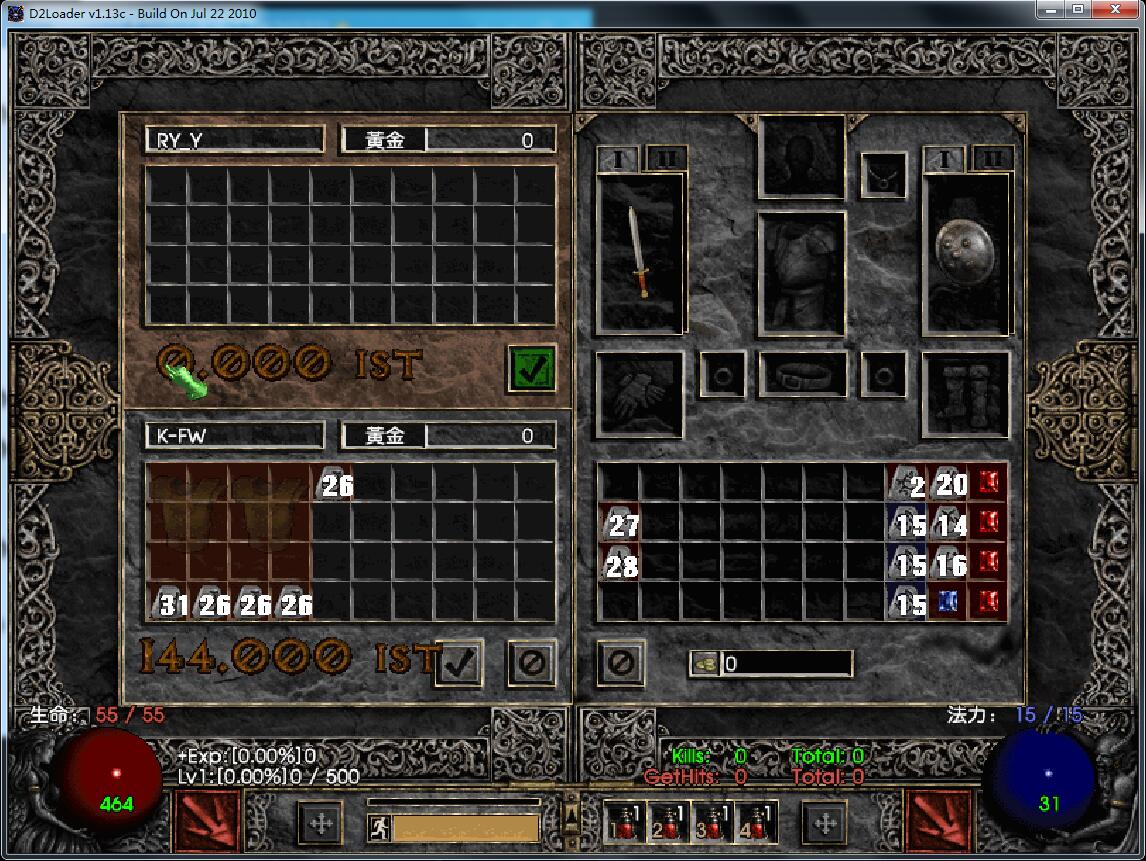Pick up the rune numbered 27
This screenshot has width=1146, height=861.
[x=619, y=523]
